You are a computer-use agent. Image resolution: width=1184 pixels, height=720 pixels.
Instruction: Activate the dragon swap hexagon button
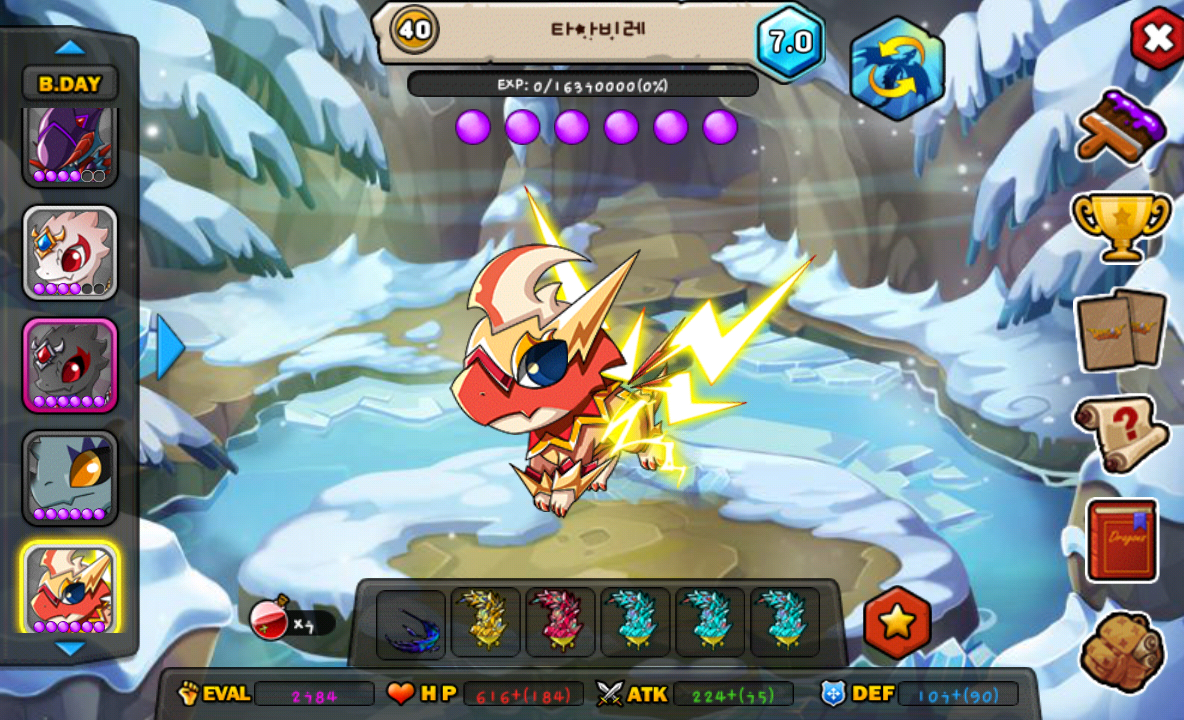point(897,68)
